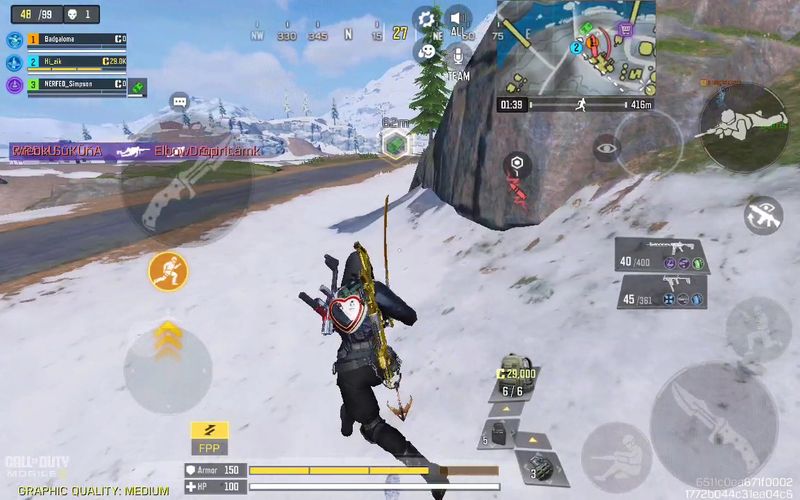This screenshot has height=500, width=800.
Task: Open the emote smiley menu
Action: click(x=427, y=50)
